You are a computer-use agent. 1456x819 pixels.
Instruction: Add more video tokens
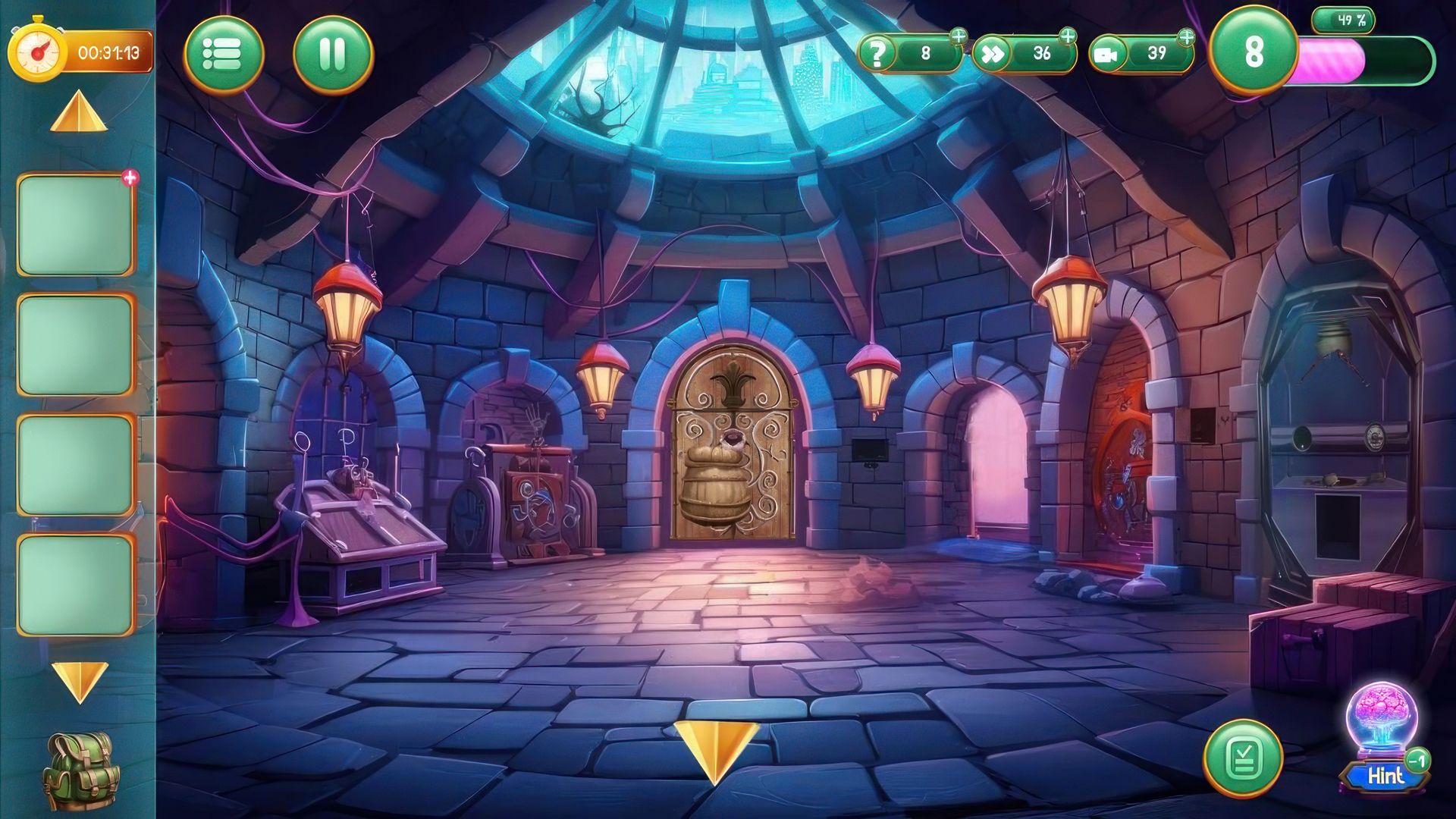point(1186,36)
